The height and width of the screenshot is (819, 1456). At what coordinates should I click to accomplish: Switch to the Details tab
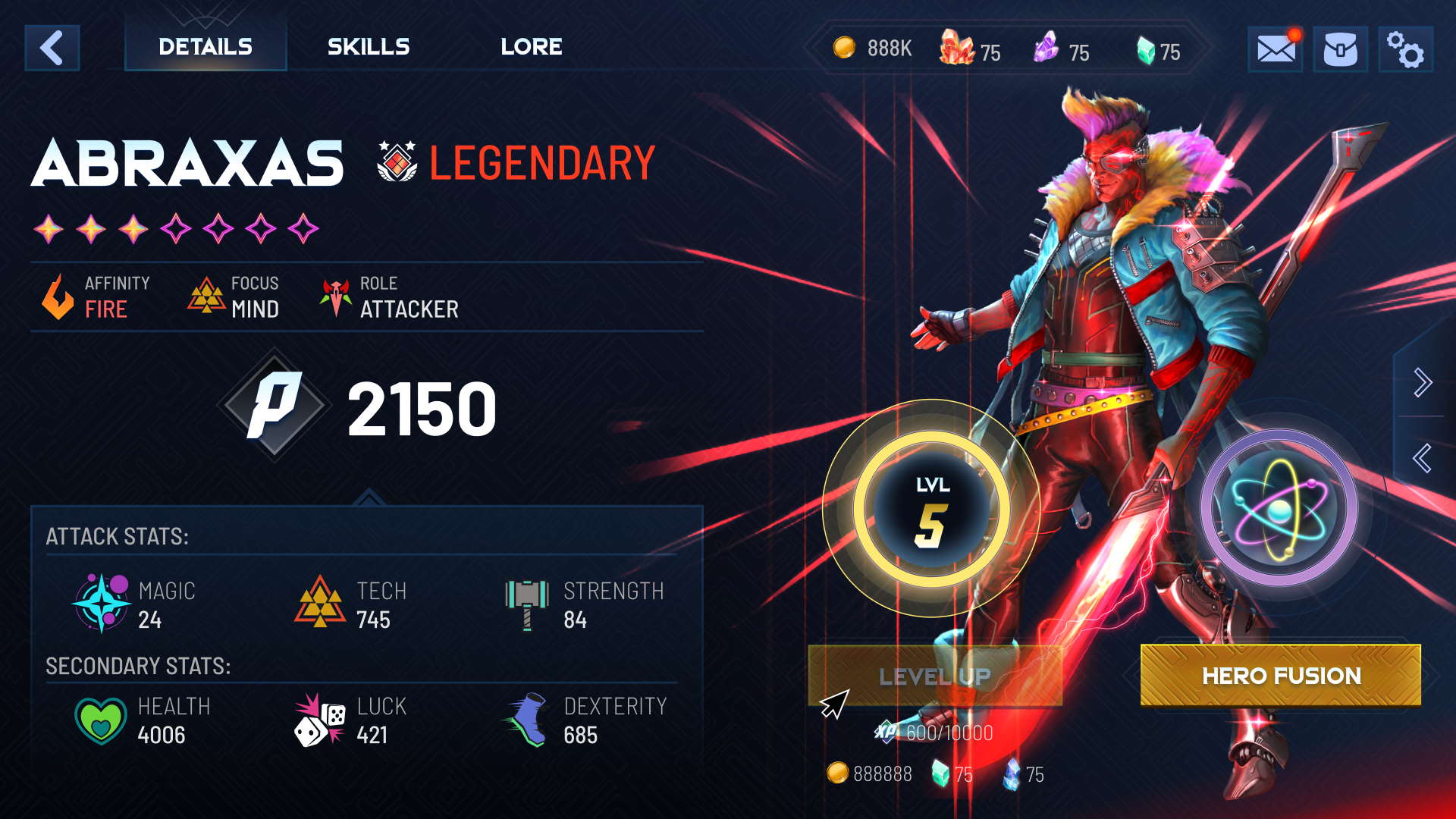pos(206,47)
